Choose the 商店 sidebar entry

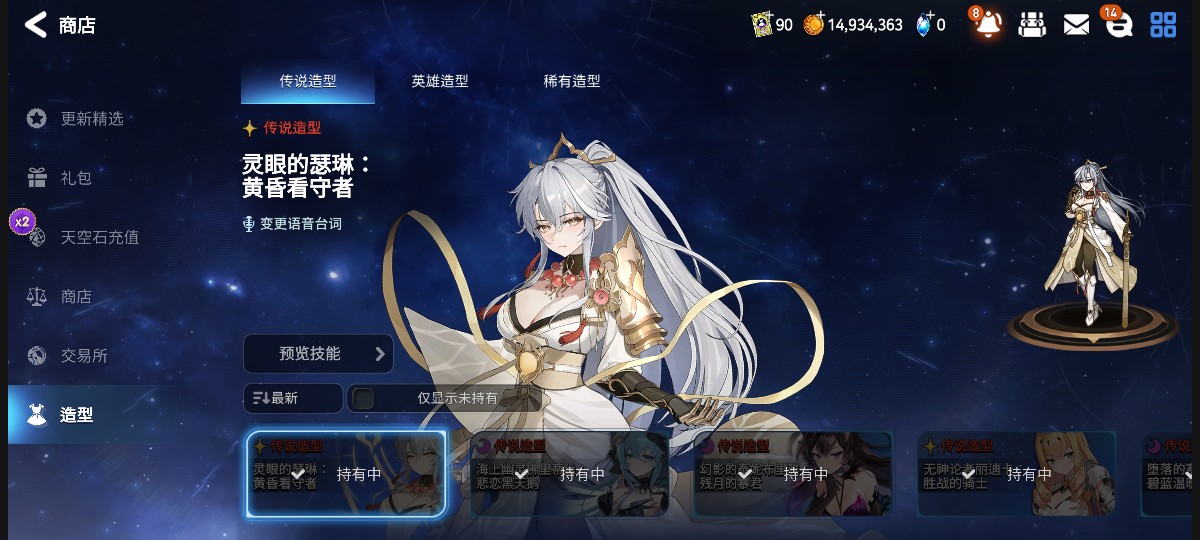76,297
